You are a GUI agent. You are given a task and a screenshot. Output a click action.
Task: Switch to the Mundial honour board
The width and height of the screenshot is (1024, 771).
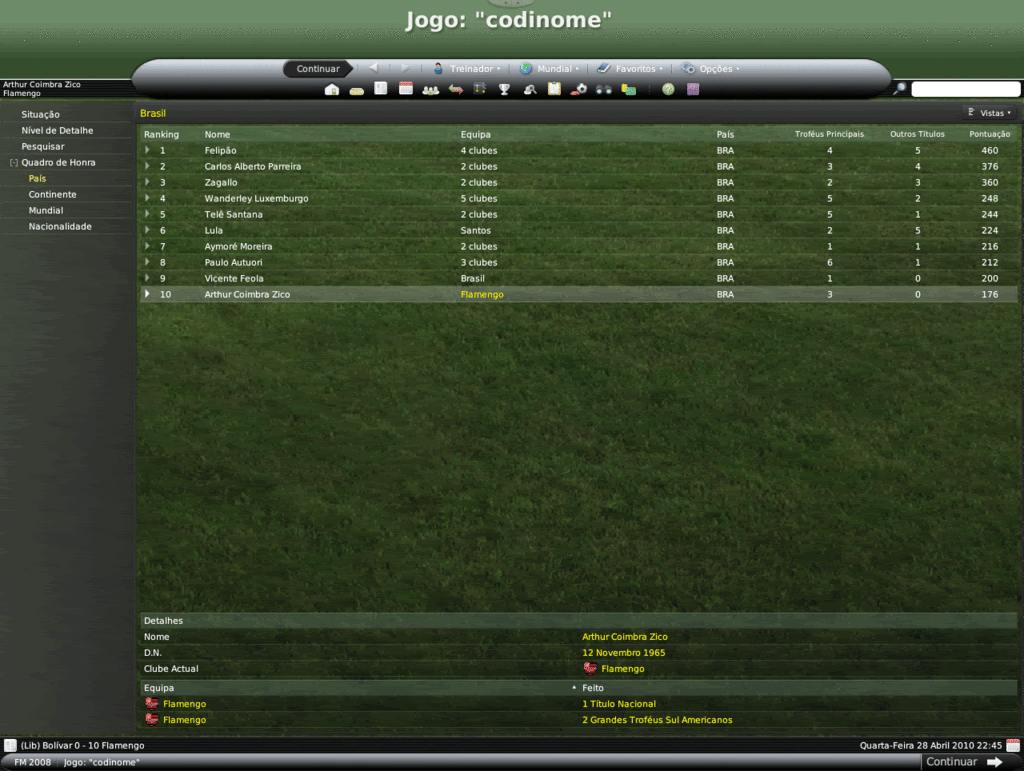point(46,211)
